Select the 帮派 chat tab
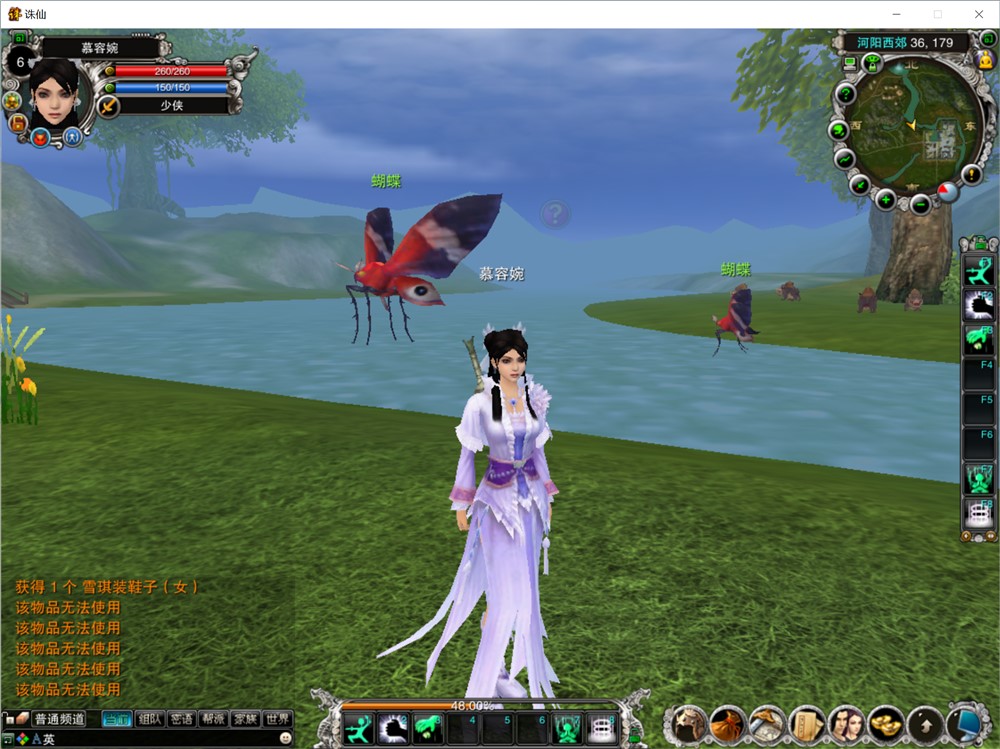 [213, 719]
